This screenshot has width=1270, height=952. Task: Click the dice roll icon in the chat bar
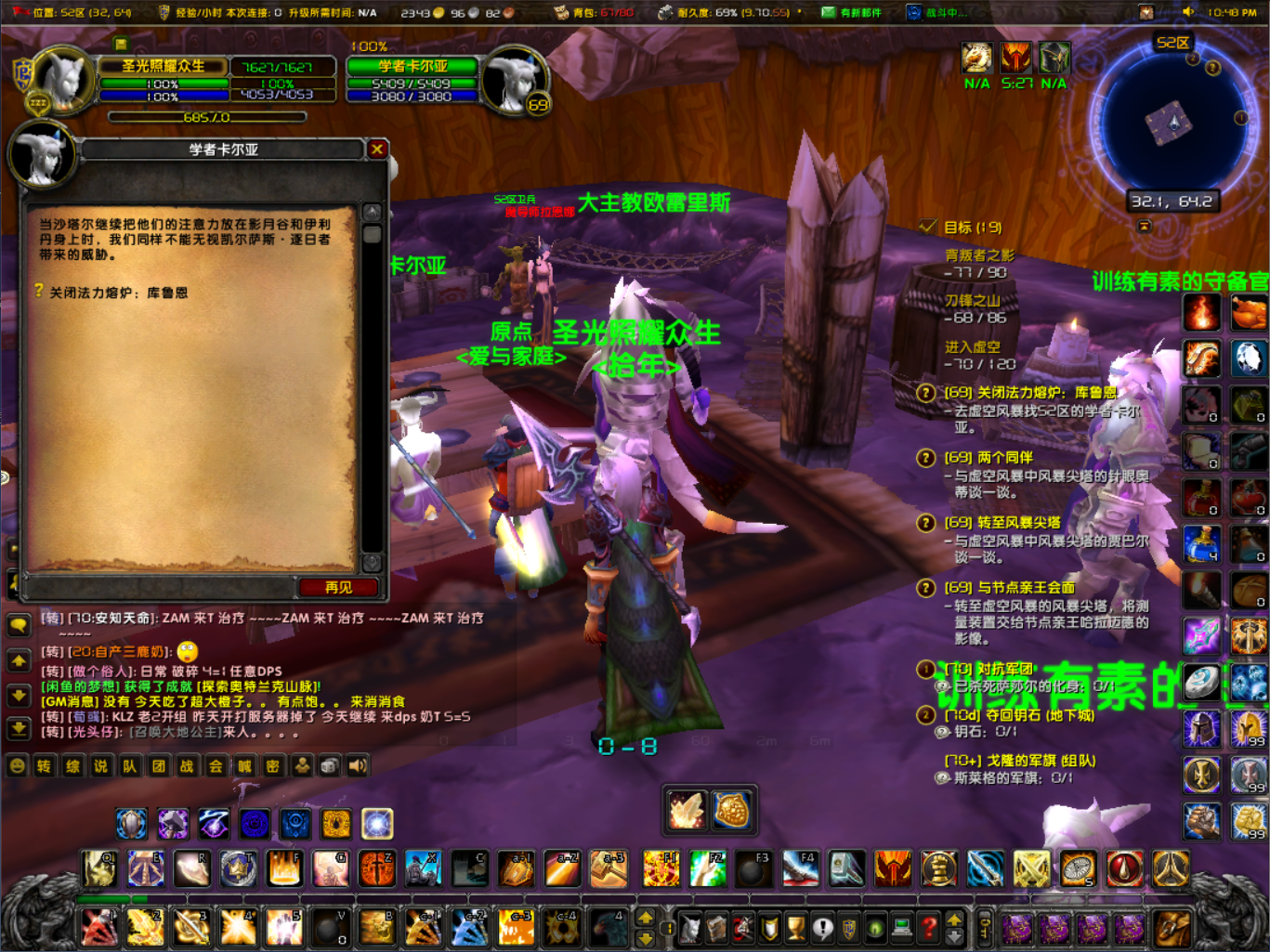click(x=330, y=766)
